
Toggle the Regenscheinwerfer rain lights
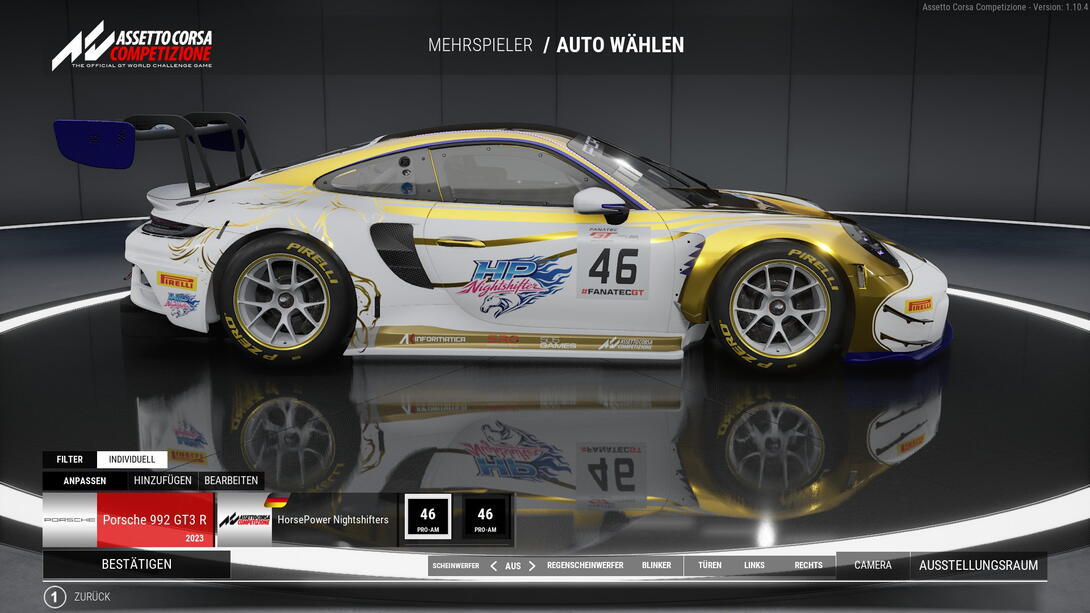pyautogui.click(x=585, y=566)
